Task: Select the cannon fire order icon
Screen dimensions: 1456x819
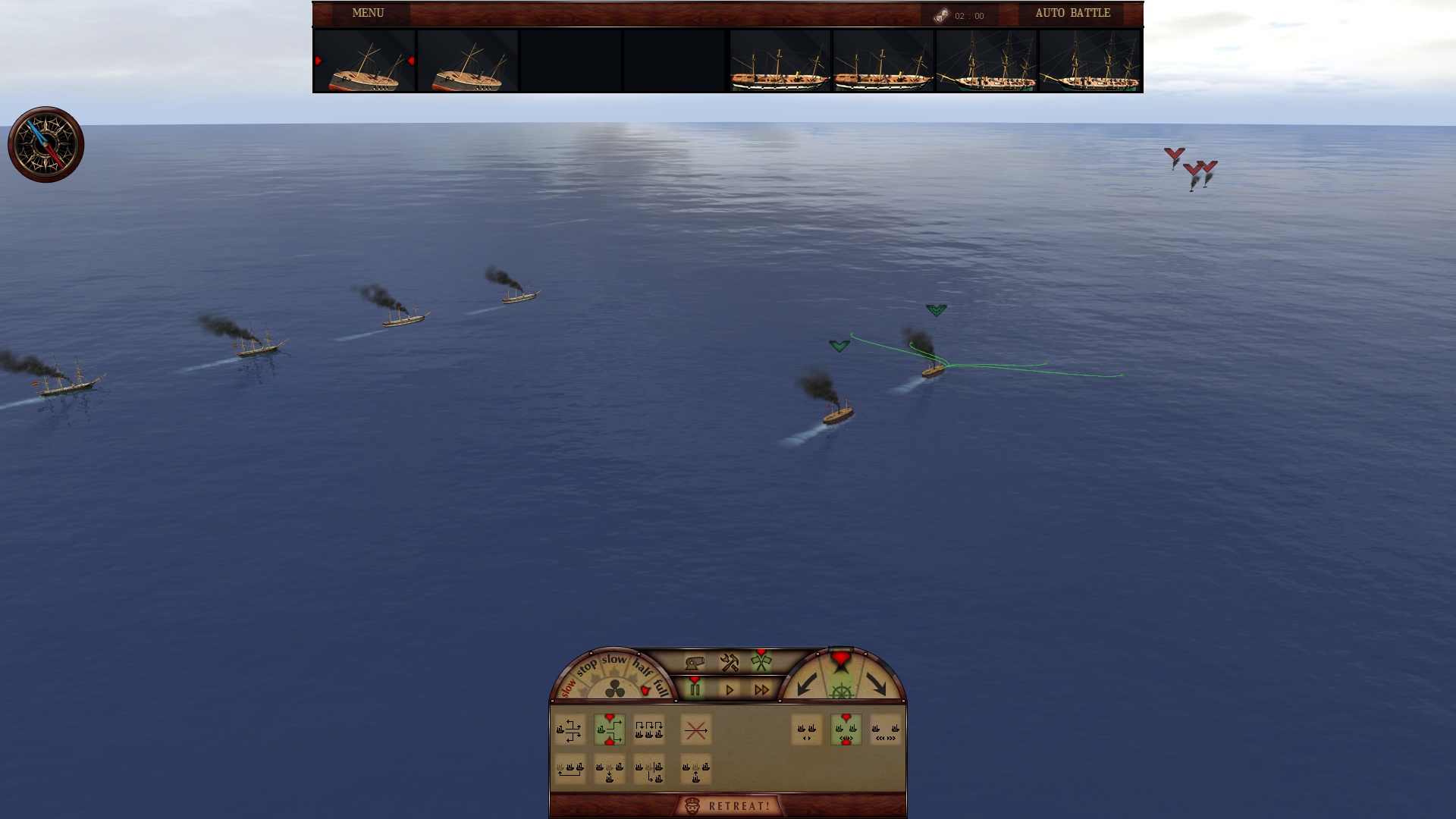Action: pyautogui.click(x=695, y=663)
